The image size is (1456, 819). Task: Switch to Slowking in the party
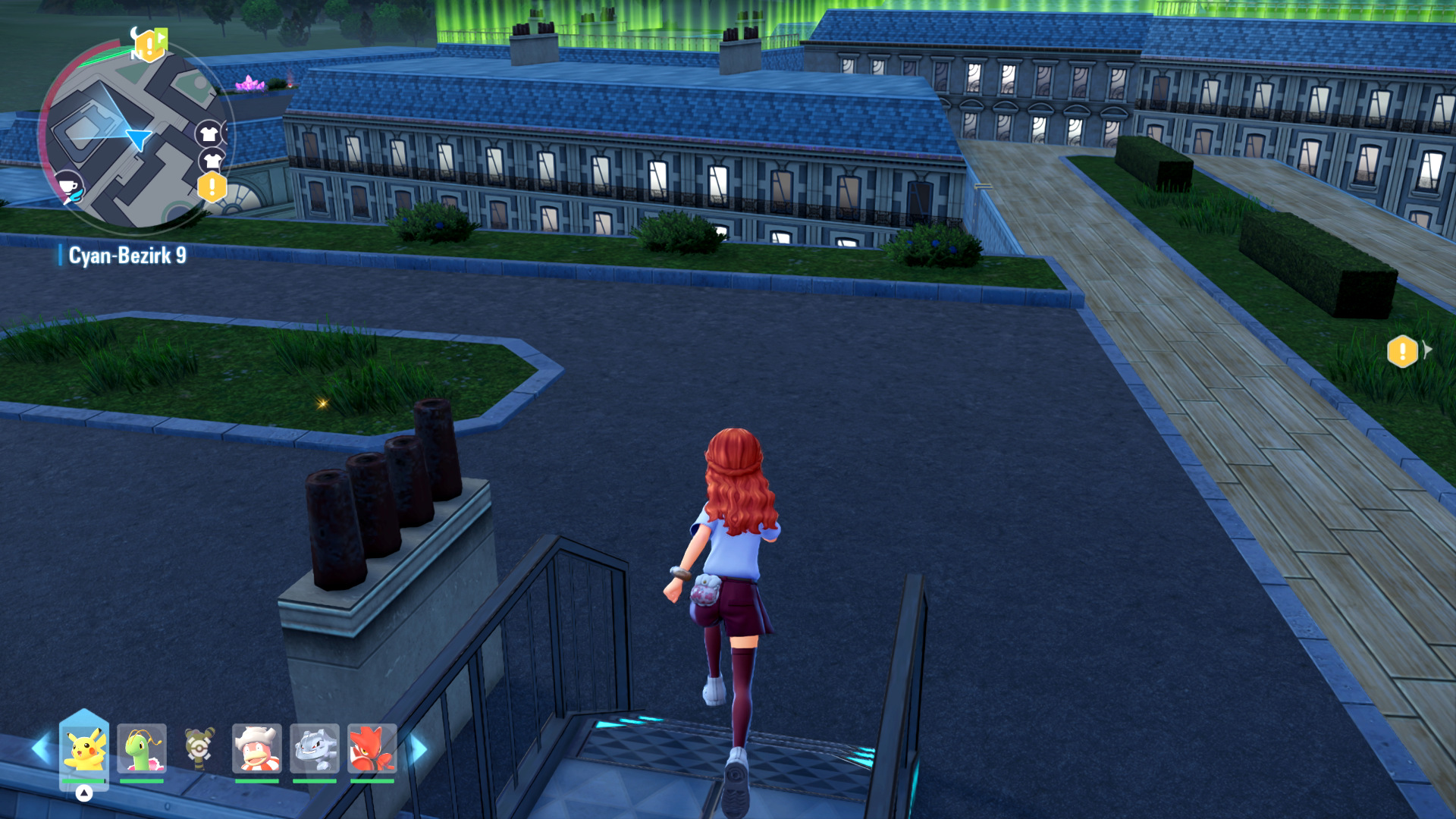[x=257, y=749]
